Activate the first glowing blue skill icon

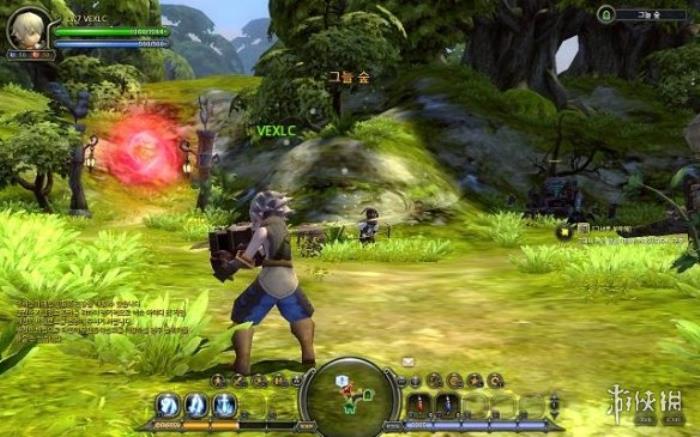click(168, 405)
